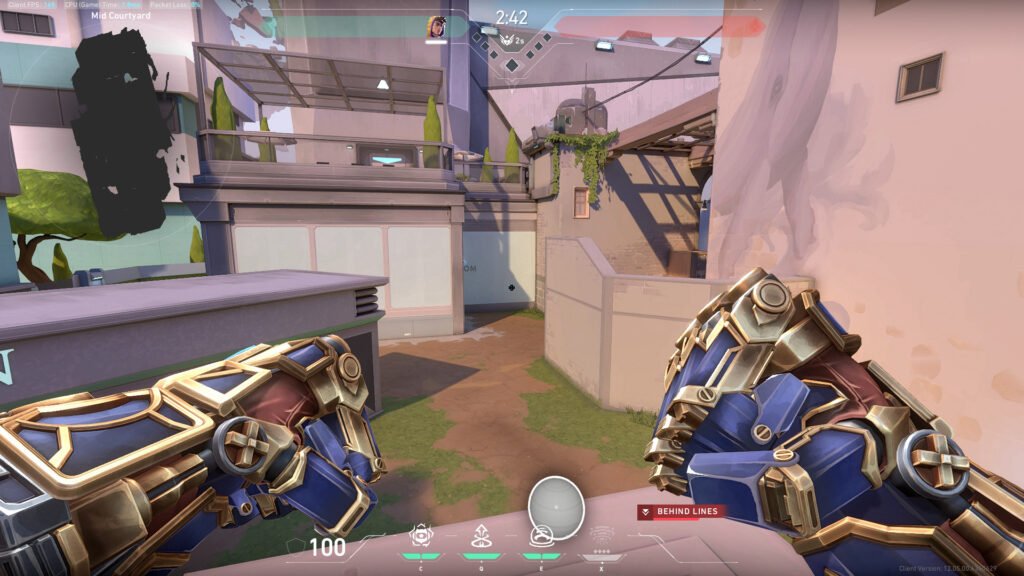Trigger the signal-wave ultimate ability icon
Image resolution: width=1024 pixels, height=576 pixels.
click(x=602, y=535)
